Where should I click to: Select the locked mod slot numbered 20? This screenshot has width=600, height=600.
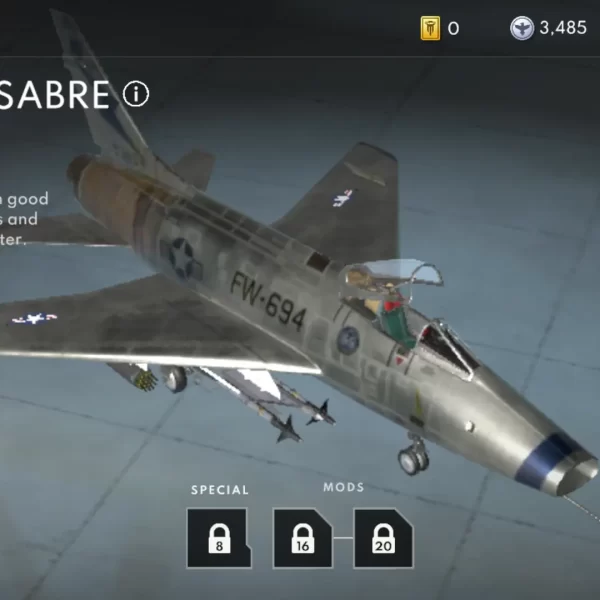(x=383, y=538)
